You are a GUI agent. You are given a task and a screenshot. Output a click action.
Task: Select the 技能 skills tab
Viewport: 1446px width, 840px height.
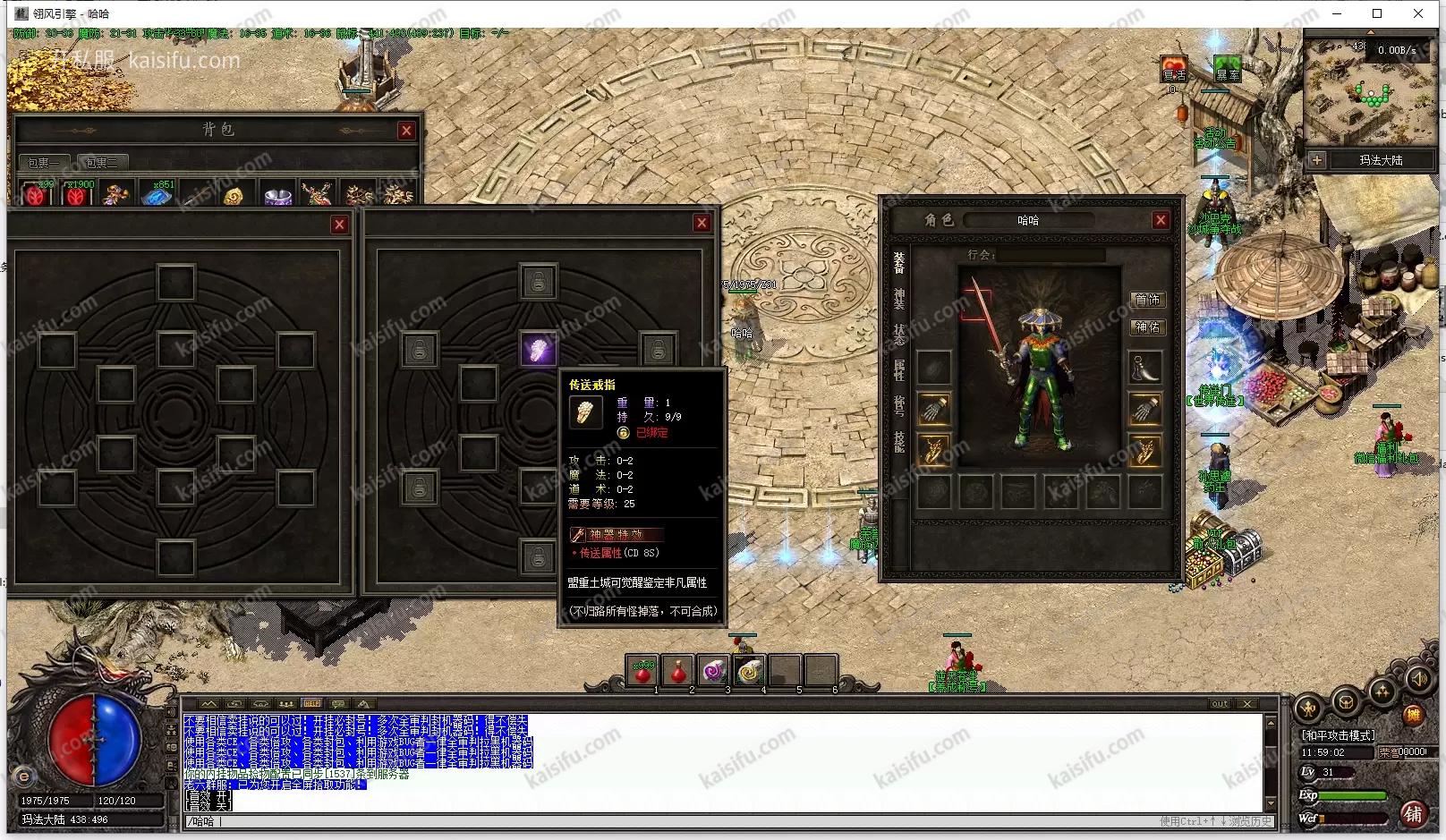coord(898,441)
